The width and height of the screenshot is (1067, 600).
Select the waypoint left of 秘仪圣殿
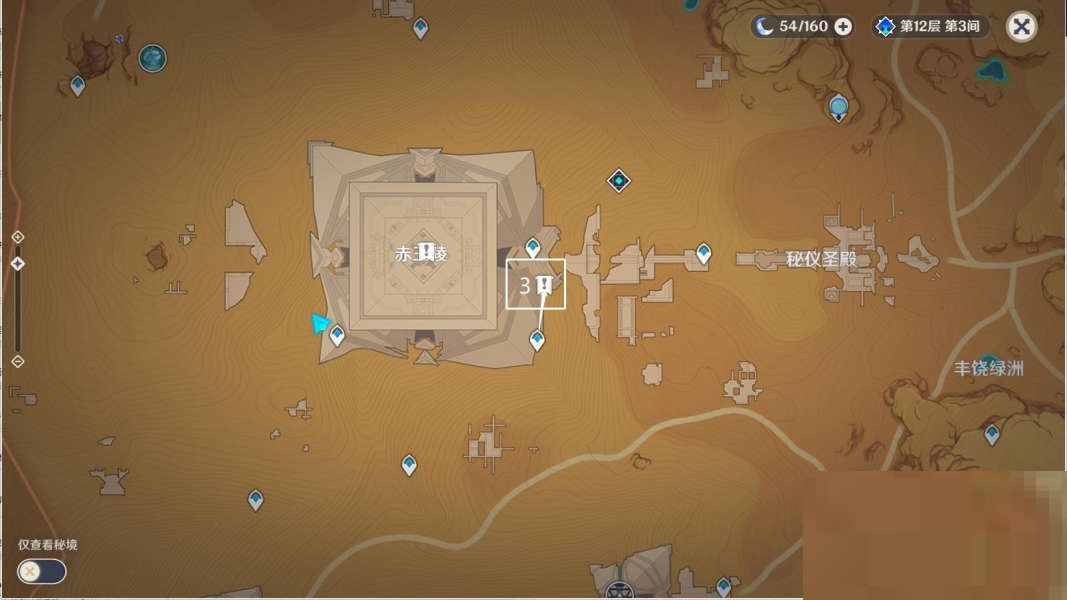click(x=704, y=254)
